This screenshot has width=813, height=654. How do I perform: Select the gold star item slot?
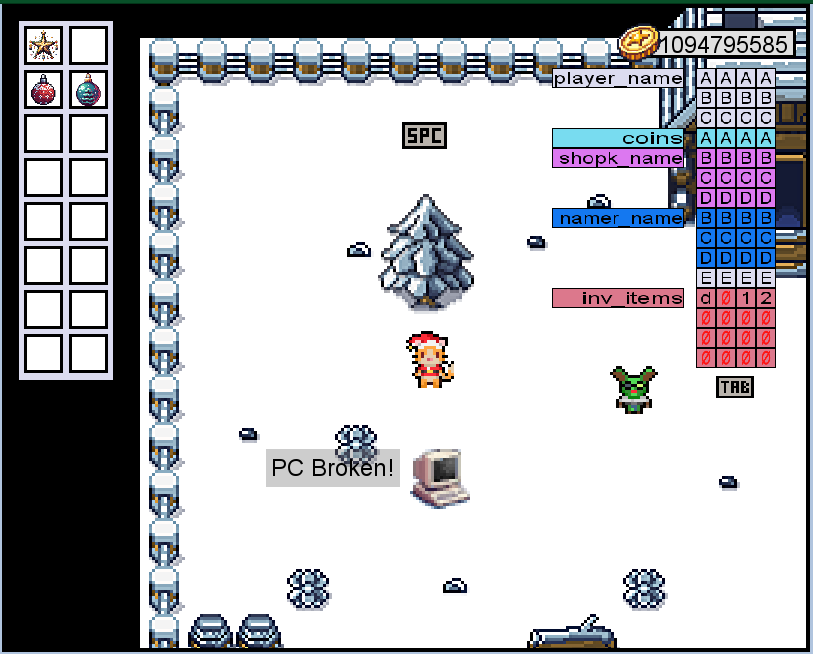43,46
